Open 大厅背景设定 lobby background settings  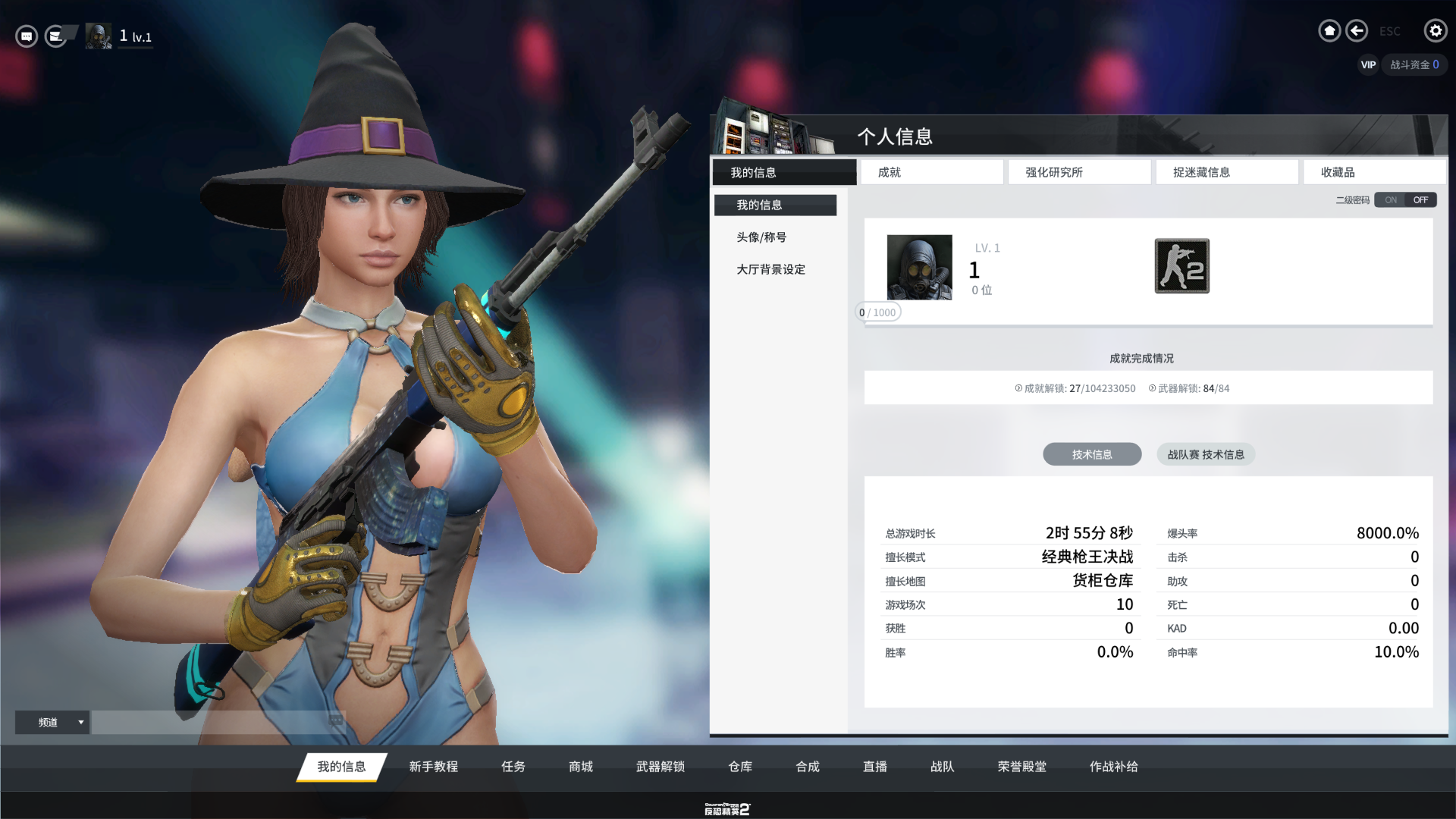click(770, 269)
